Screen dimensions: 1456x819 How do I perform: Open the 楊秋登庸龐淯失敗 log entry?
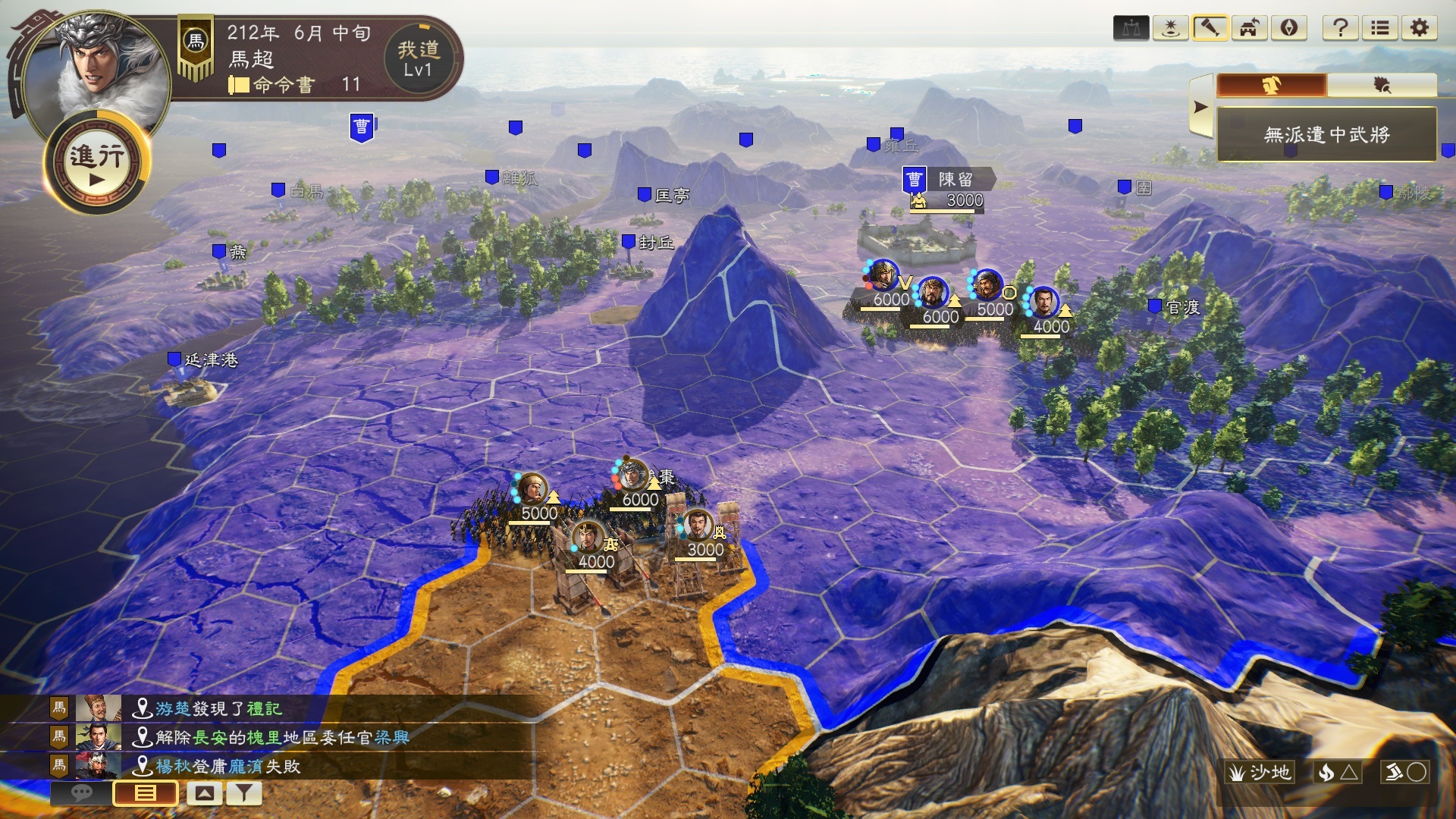point(227,766)
